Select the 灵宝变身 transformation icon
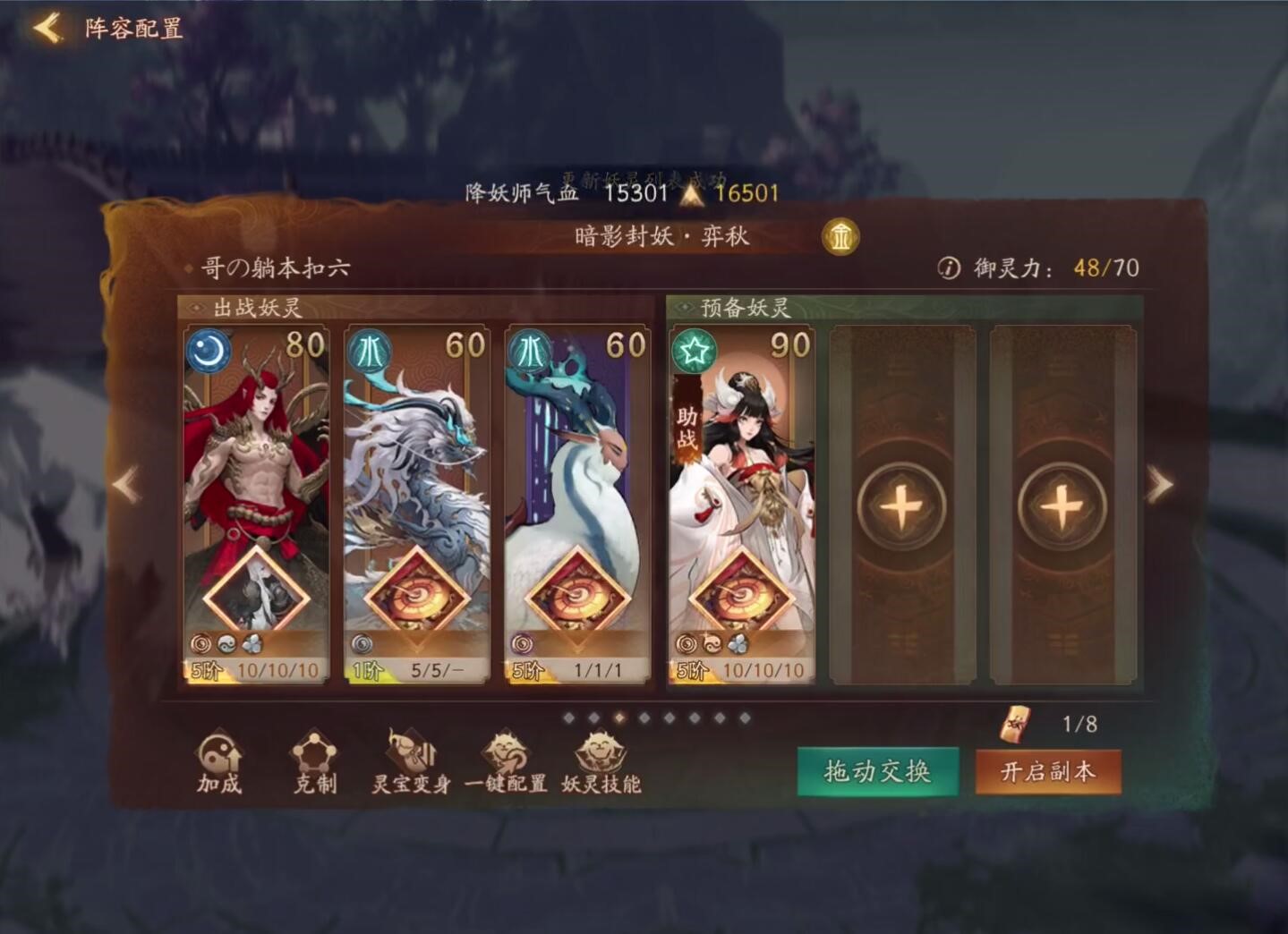Screen dimensions: 1288x934 (412, 765)
